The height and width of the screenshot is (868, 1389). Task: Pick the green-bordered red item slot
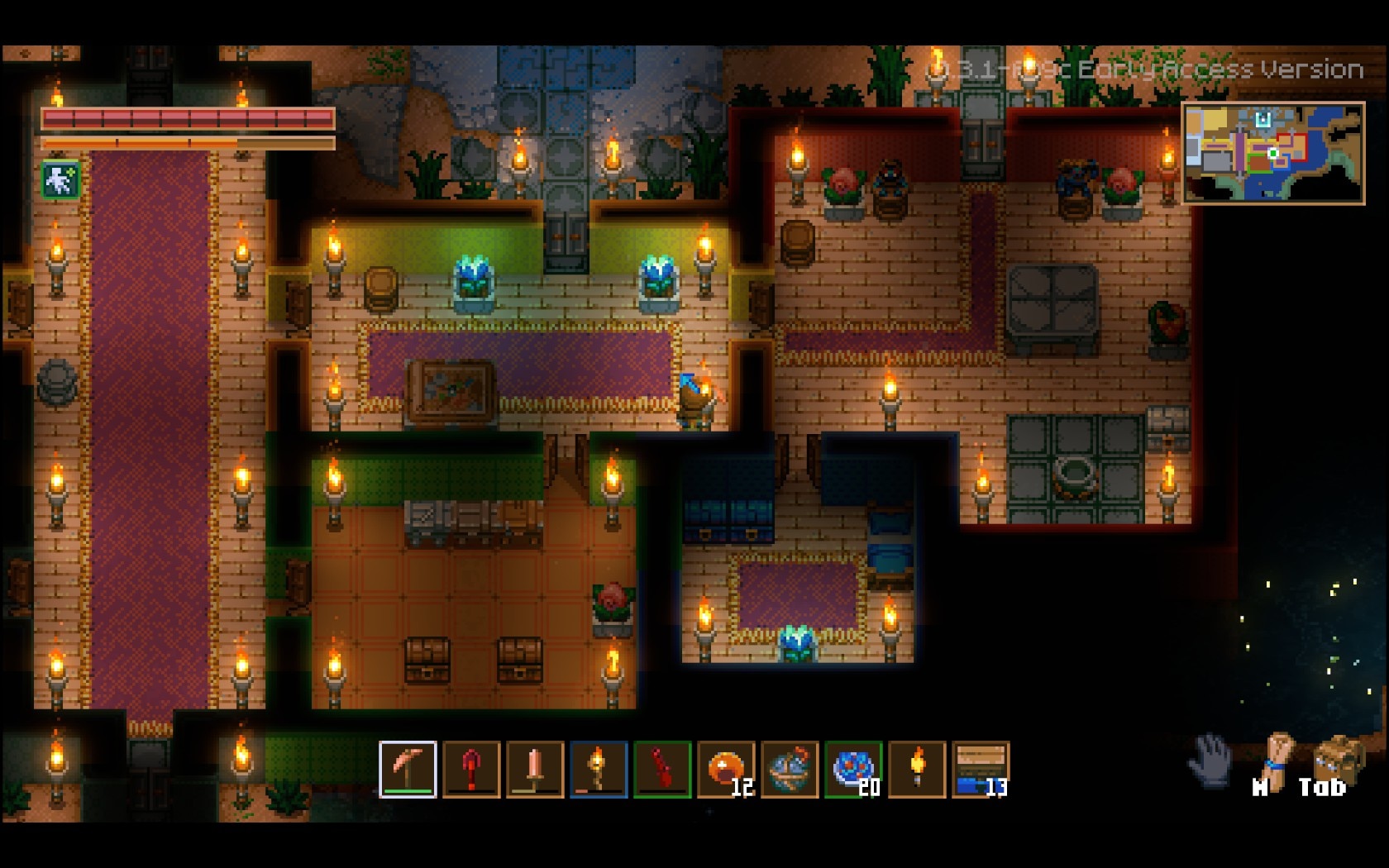(662, 769)
